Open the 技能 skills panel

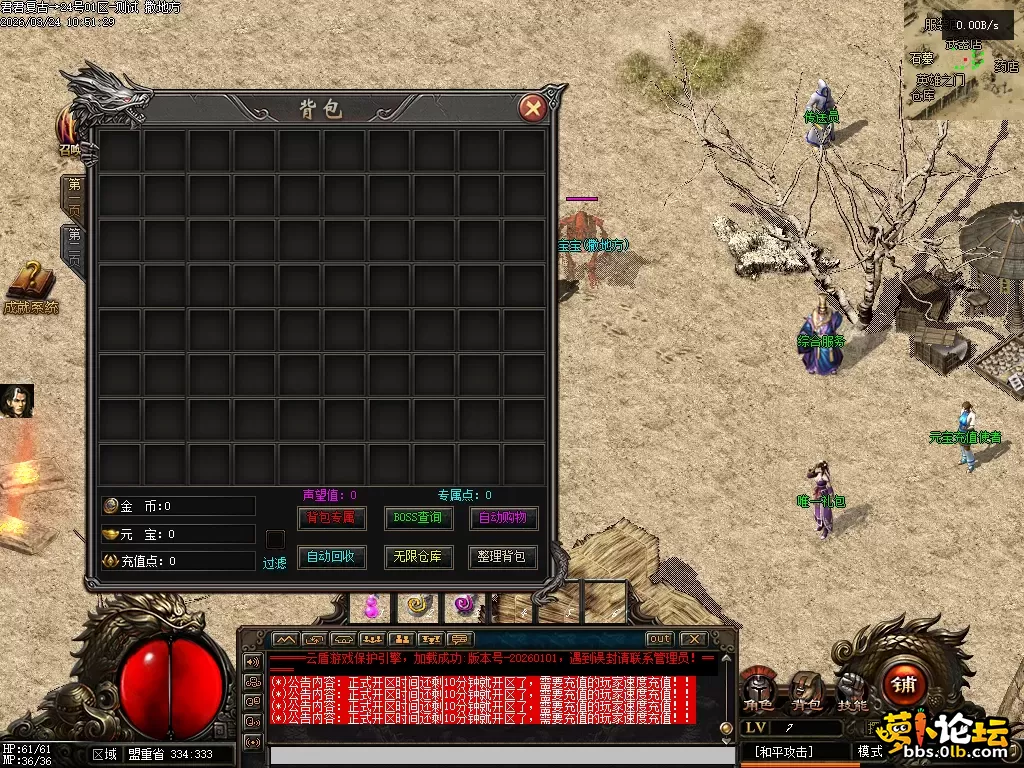click(852, 690)
